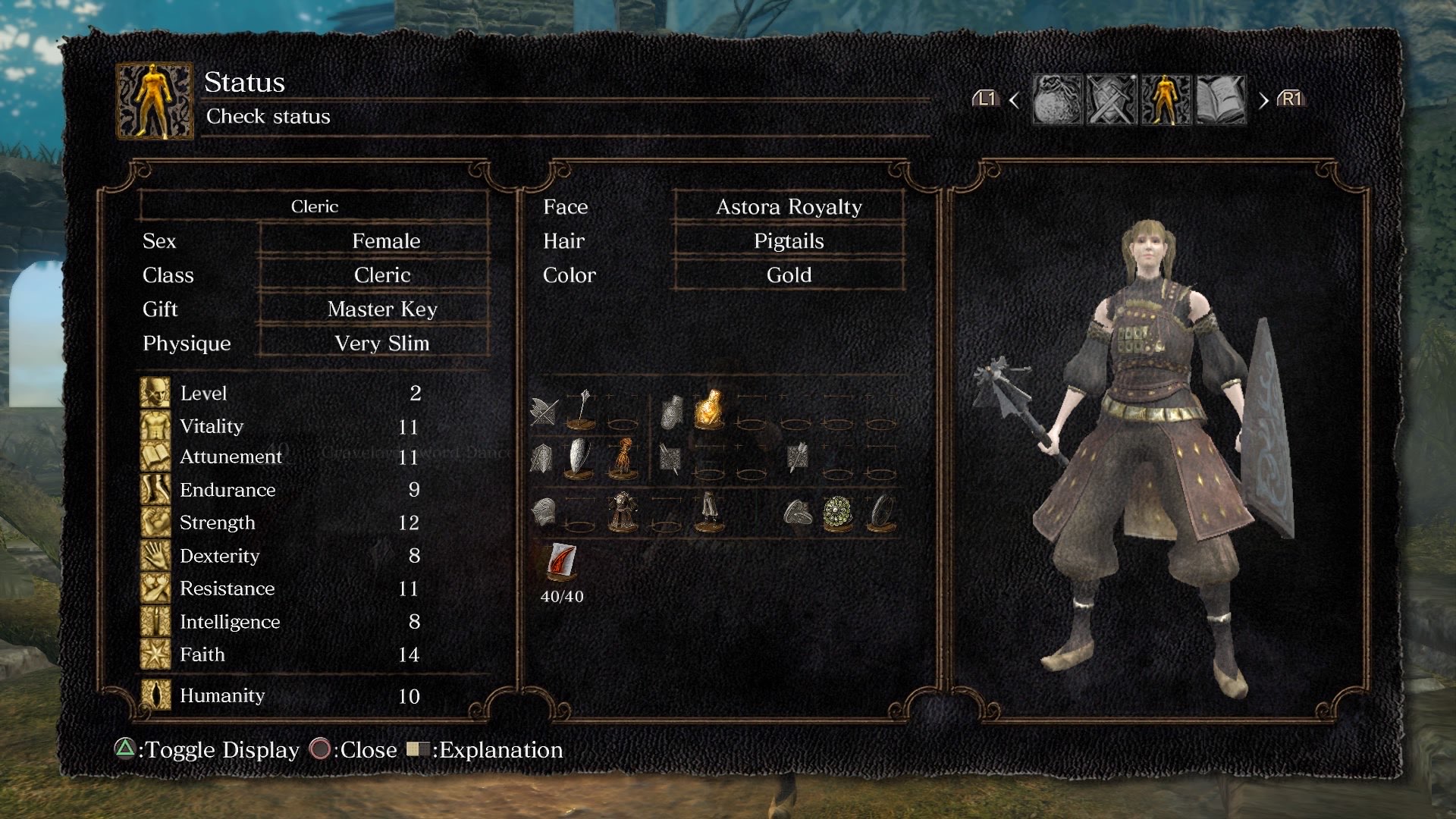Screen dimensions: 1456x819
Task: Select the green jeweled ring slot
Action: click(x=838, y=513)
